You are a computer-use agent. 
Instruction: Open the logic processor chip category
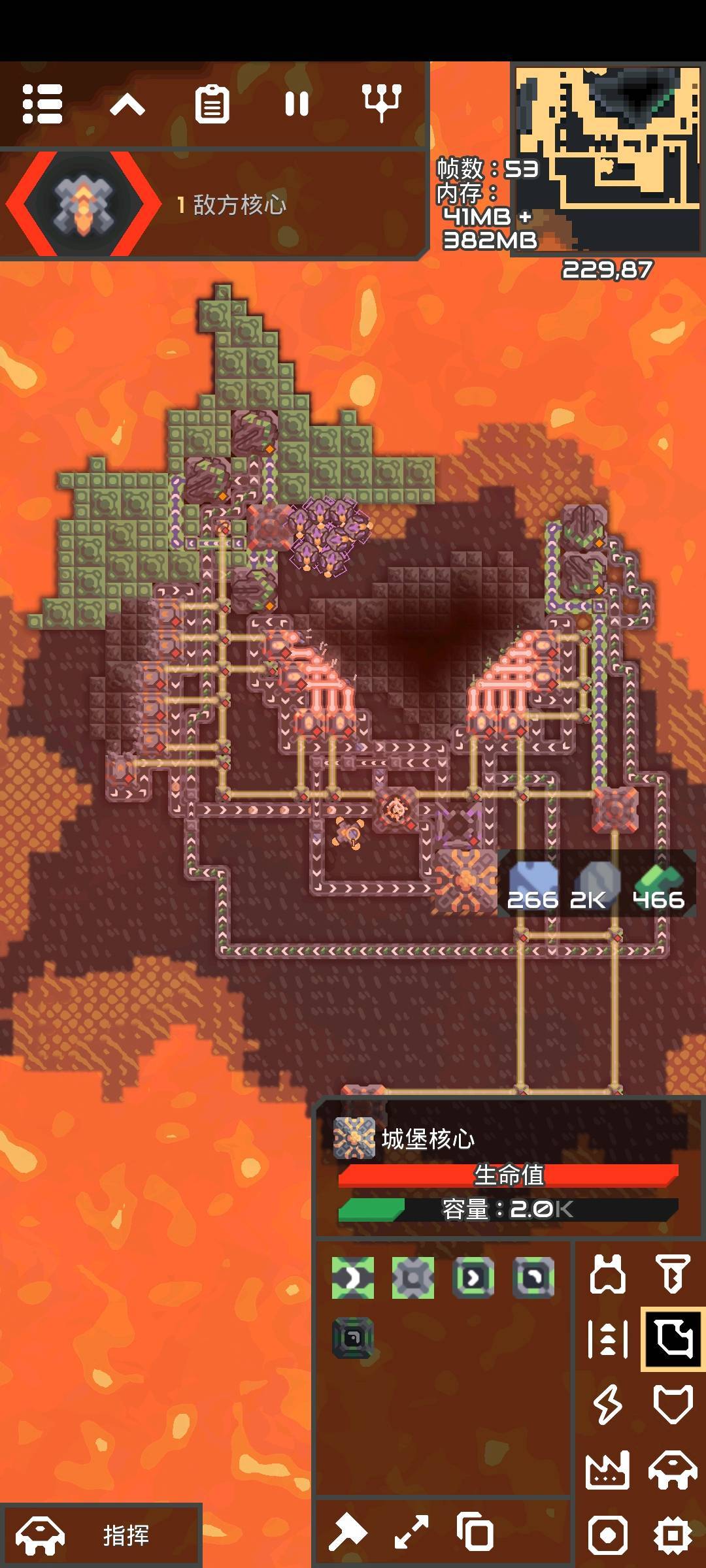pyautogui.click(x=673, y=1535)
